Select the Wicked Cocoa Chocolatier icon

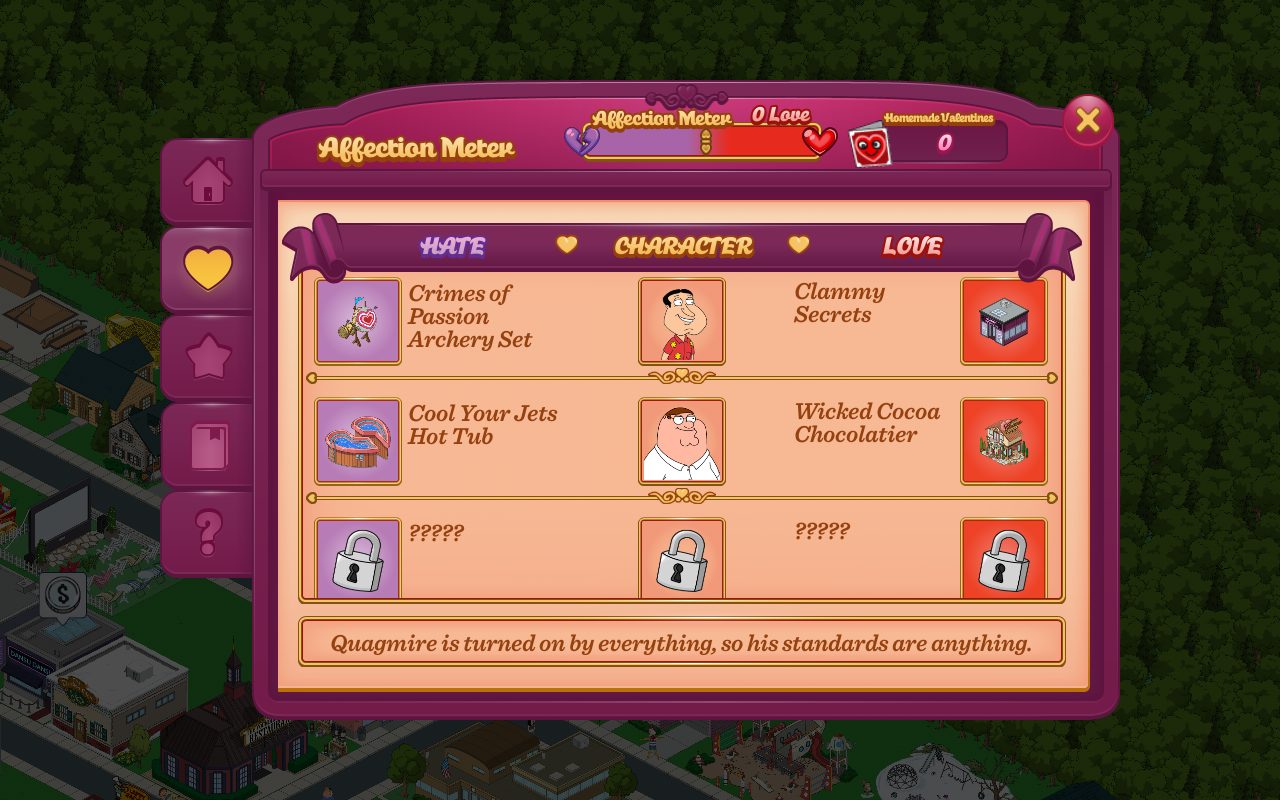[x=1004, y=441]
